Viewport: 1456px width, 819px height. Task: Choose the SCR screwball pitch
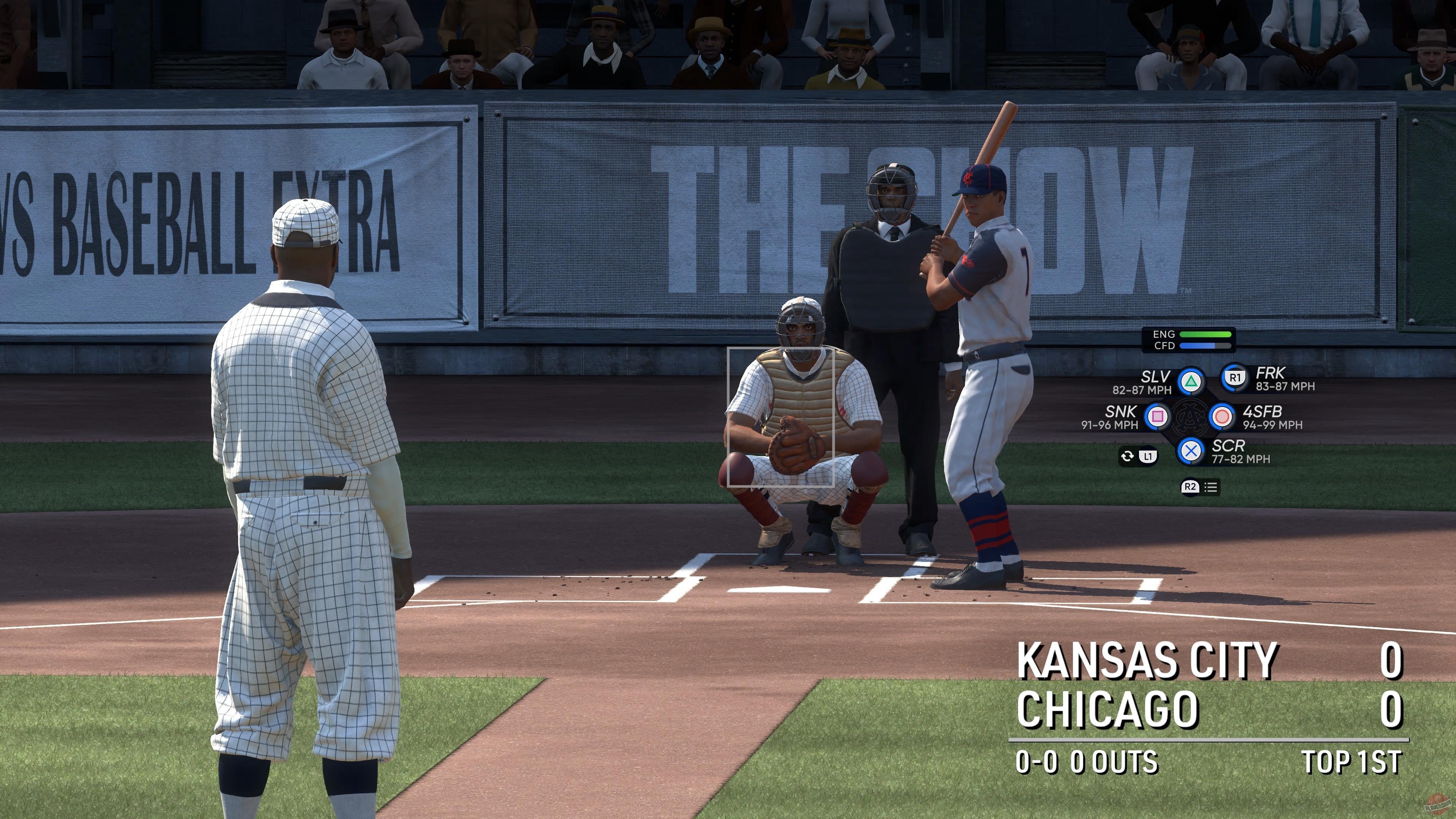[1190, 451]
